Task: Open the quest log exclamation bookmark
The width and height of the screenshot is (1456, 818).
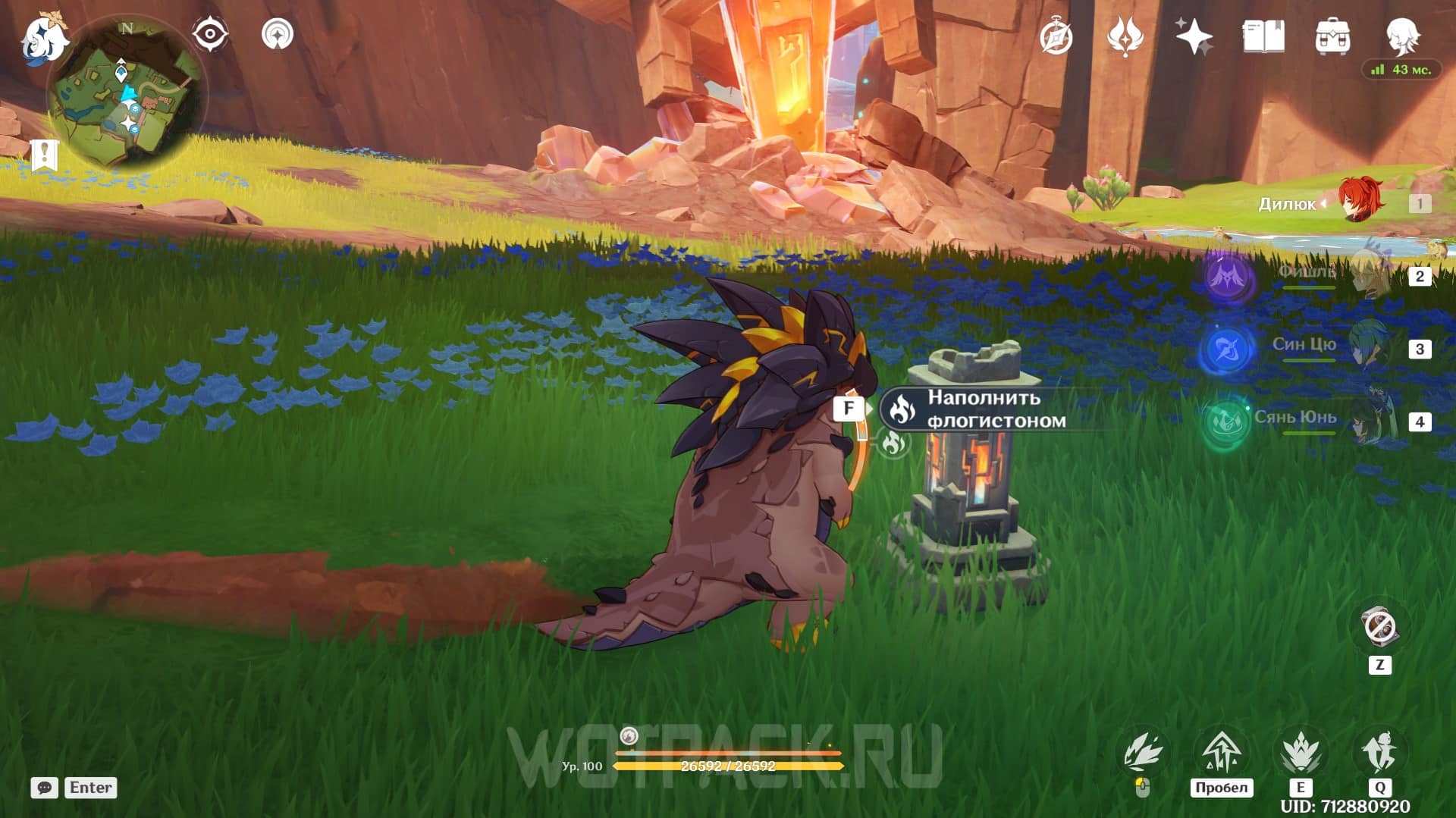Action: pyautogui.click(x=45, y=155)
